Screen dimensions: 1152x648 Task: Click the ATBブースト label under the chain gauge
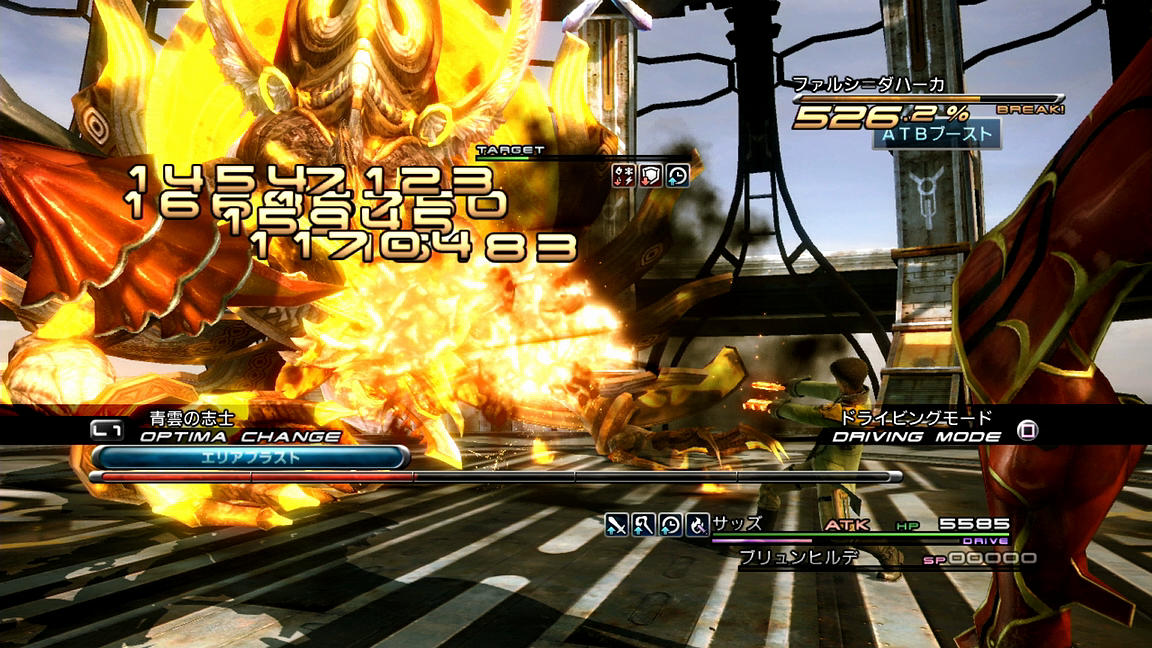(936, 133)
